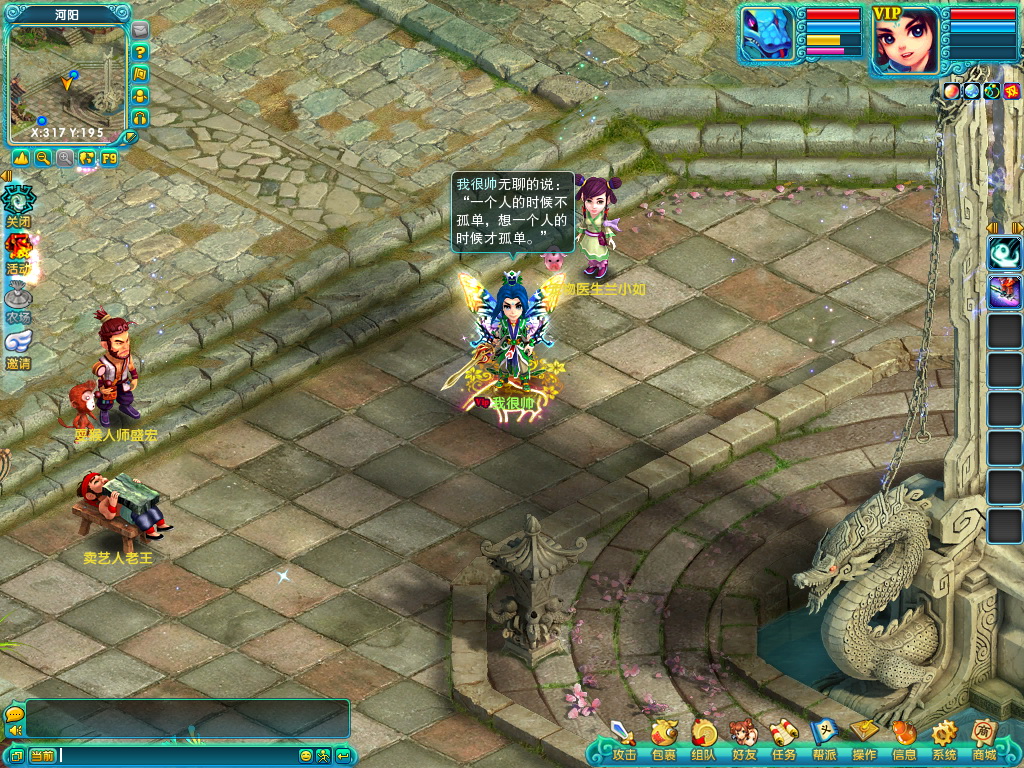1024x768 pixels.
Task: Open the 系统 system settings gear
Action: (944, 738)
